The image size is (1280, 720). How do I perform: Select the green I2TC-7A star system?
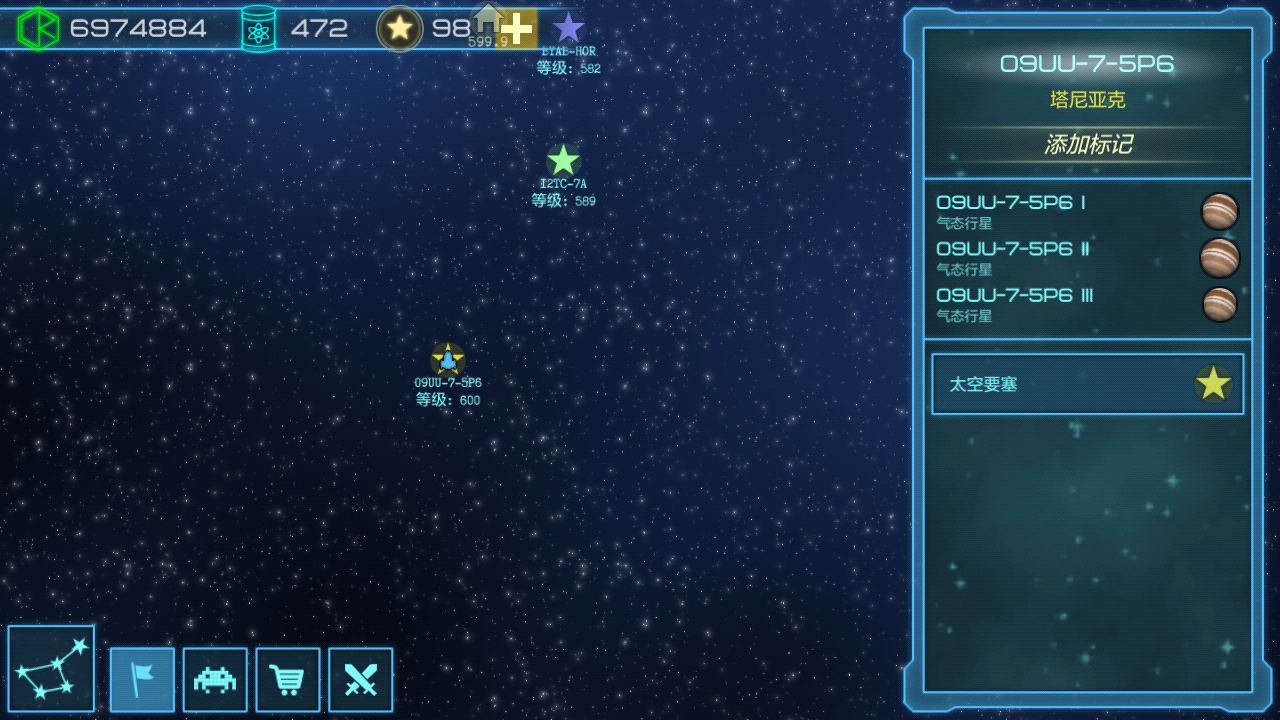[x=563, y=160]
